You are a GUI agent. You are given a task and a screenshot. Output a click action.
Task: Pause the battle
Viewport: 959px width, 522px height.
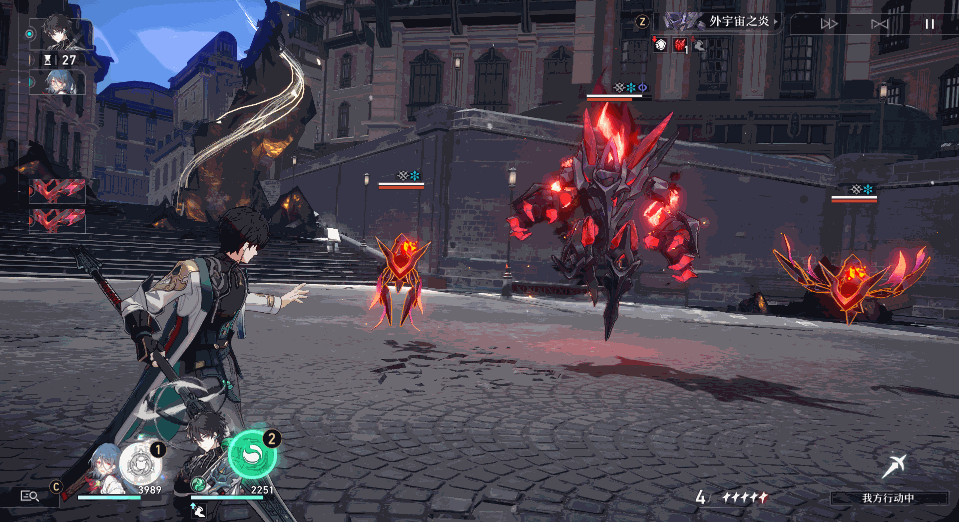pos(929,23)
